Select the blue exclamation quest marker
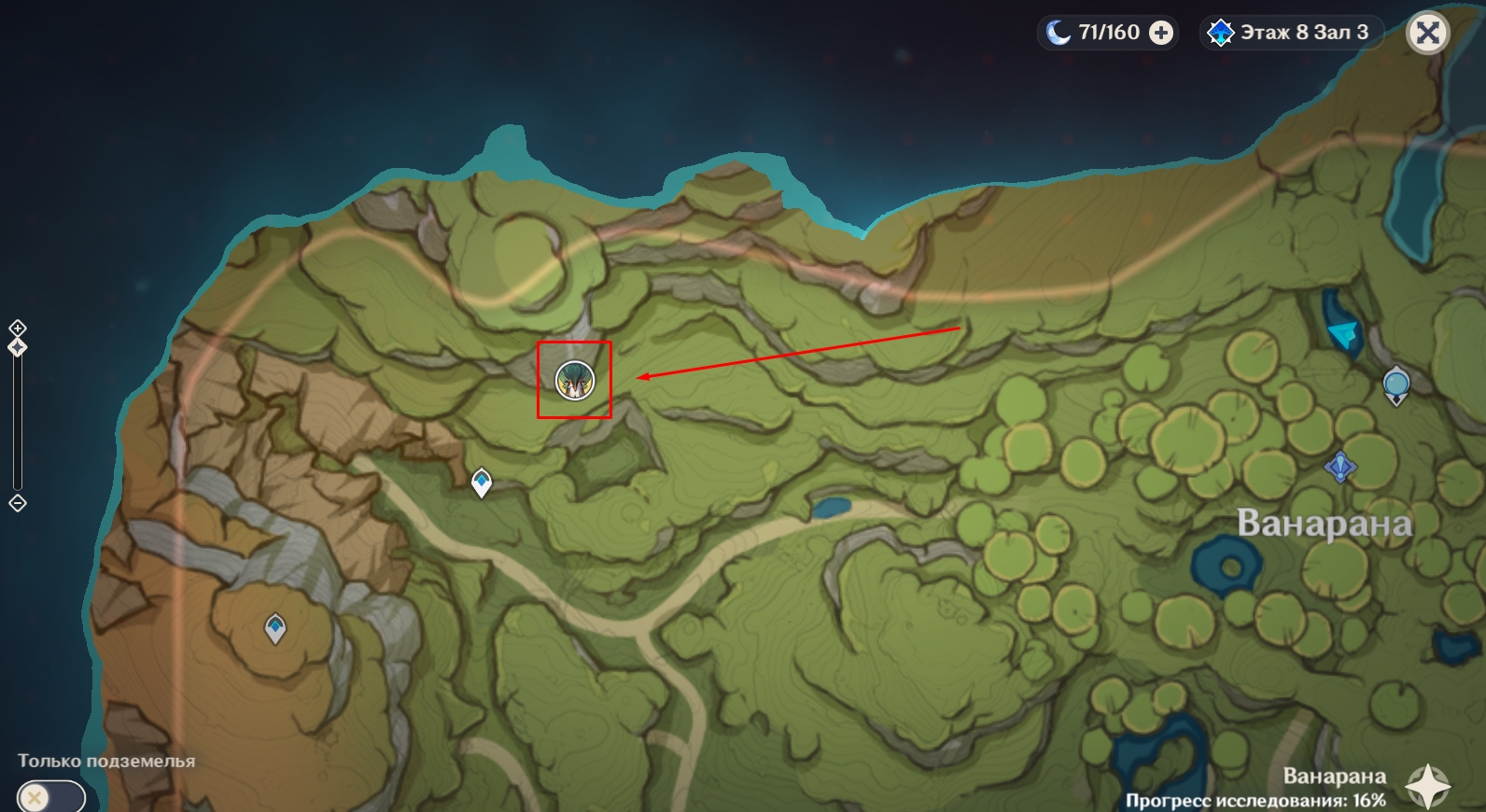This screenshot has height=812, width=1486. [1340, 466]
